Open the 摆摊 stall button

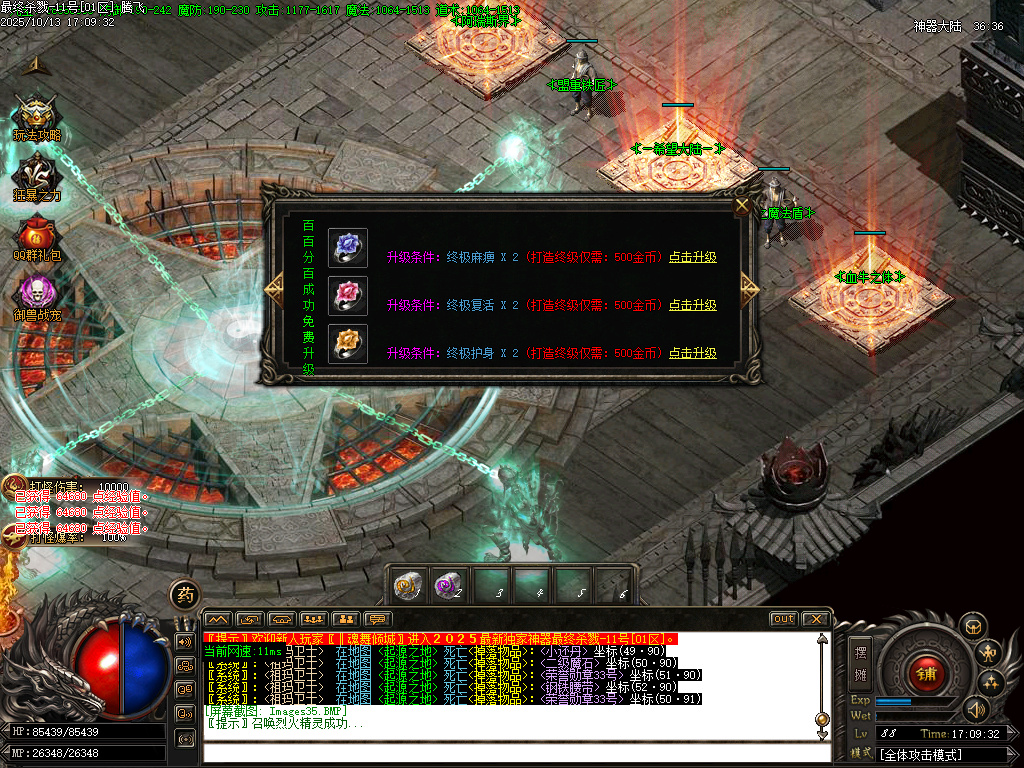pos(859,662)
